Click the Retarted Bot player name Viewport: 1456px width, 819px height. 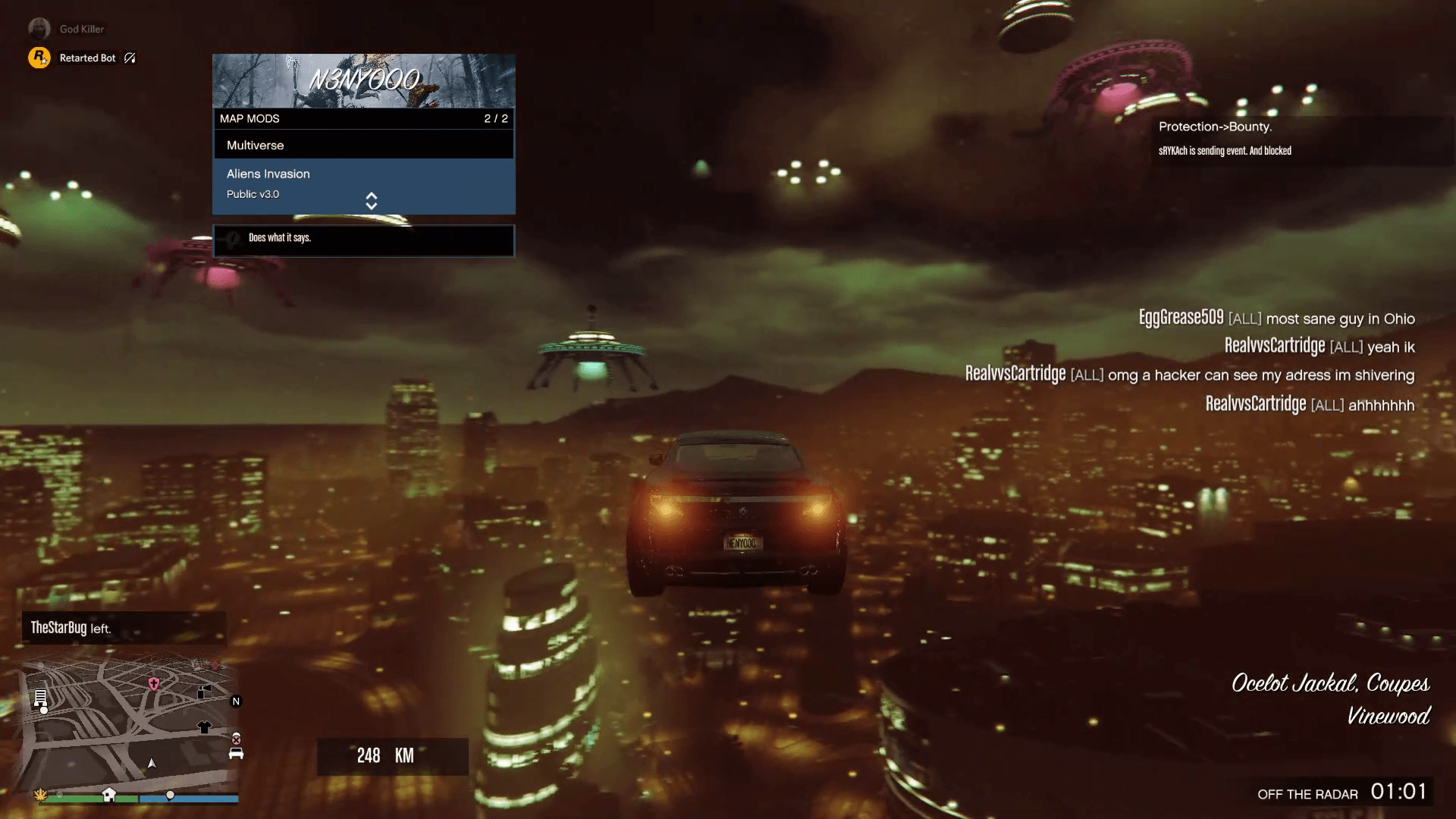(87, 58)
